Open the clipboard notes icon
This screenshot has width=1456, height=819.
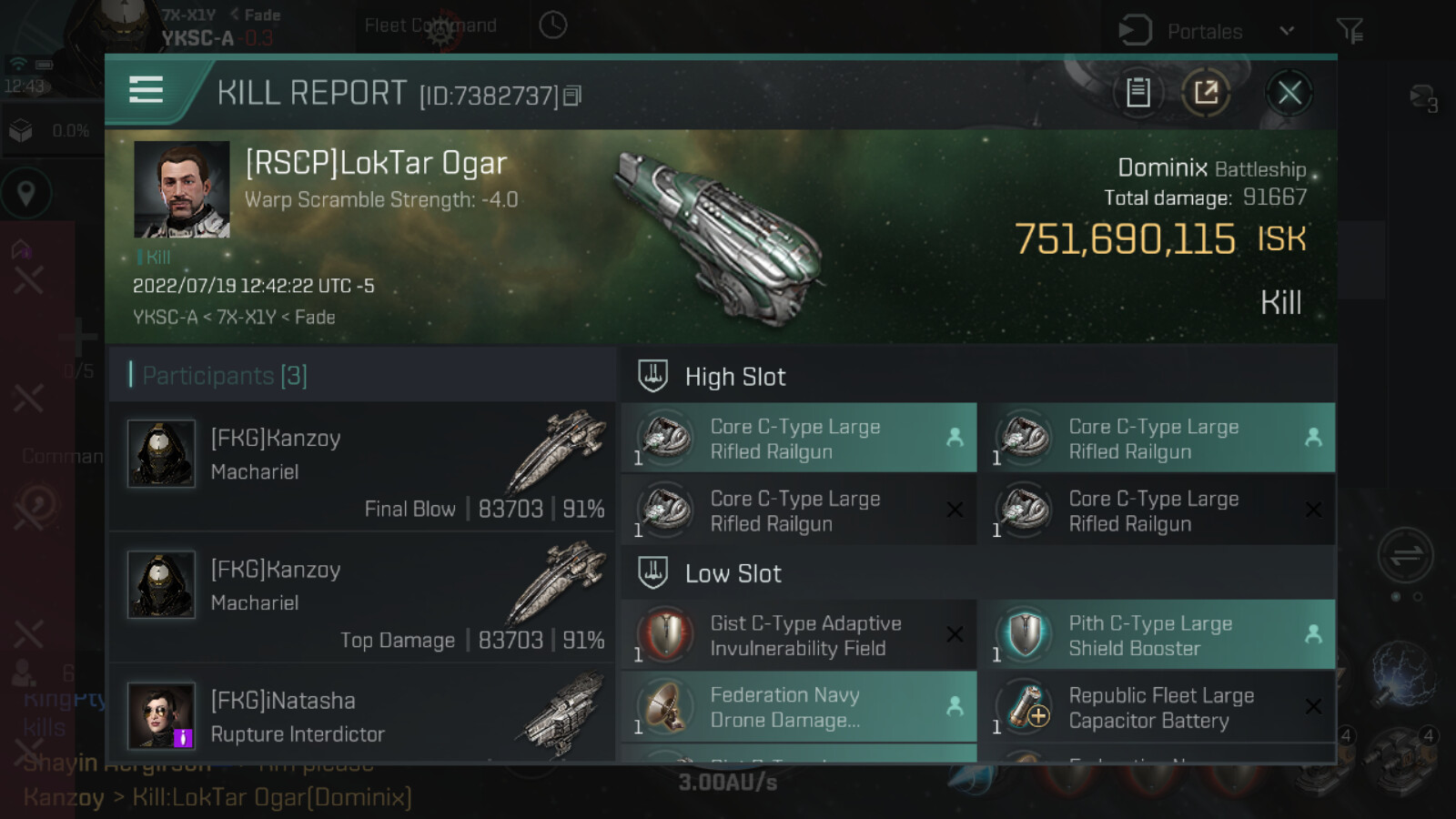click(1137, 93)
